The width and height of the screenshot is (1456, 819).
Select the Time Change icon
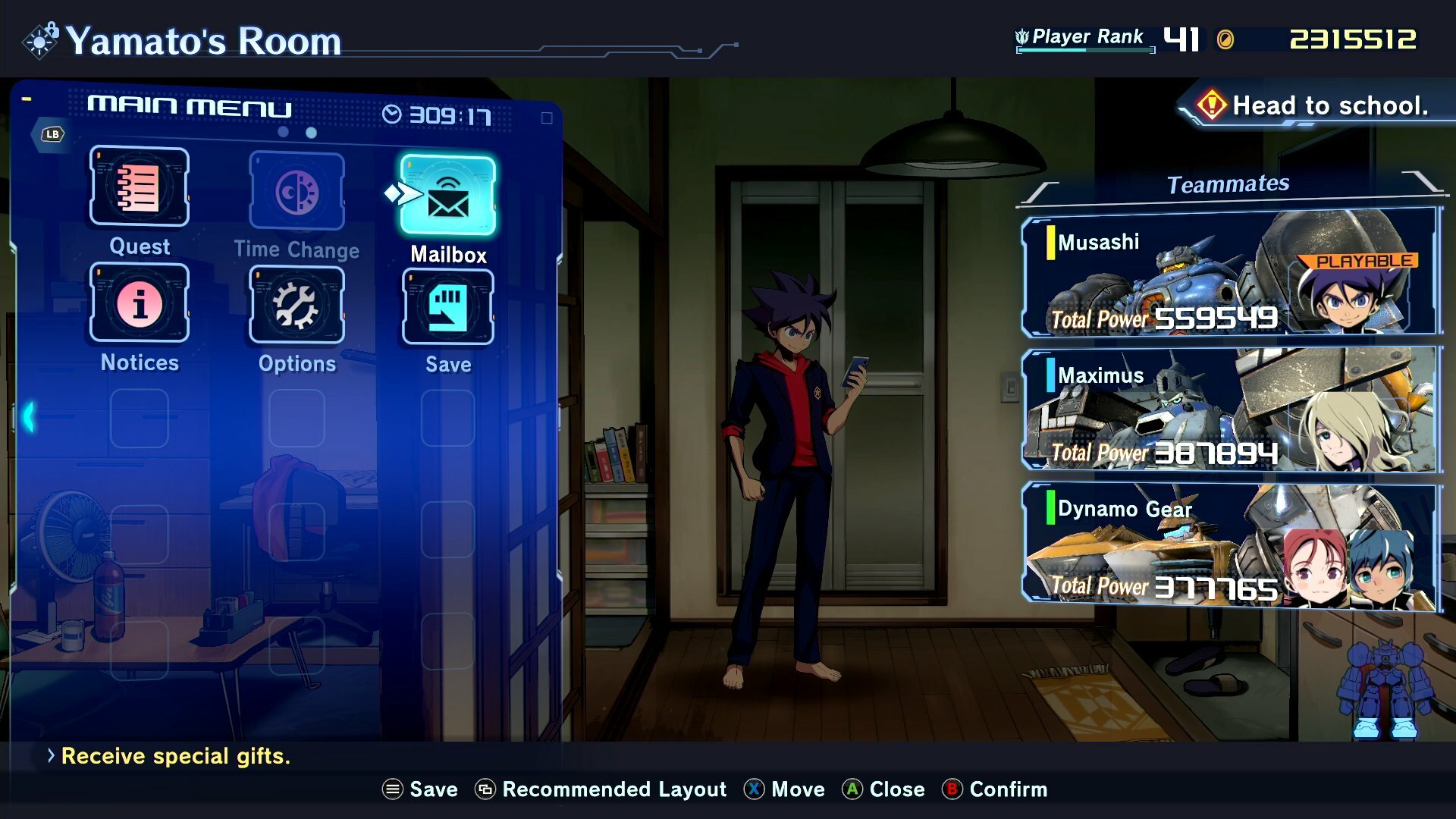296,191
